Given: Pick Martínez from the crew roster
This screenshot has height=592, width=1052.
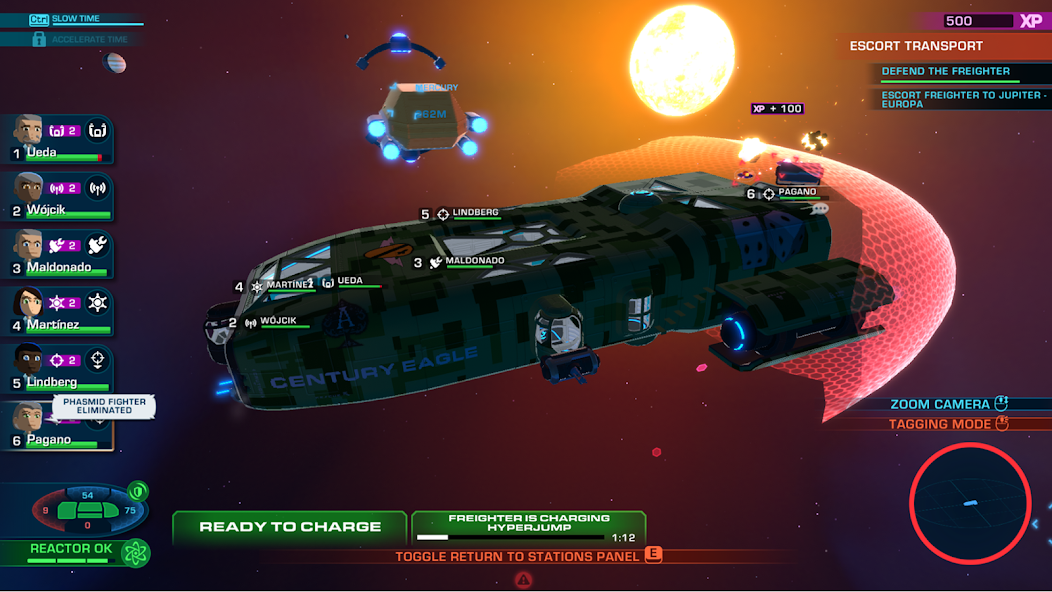Looking at the screenshot, I should point(57,310).
